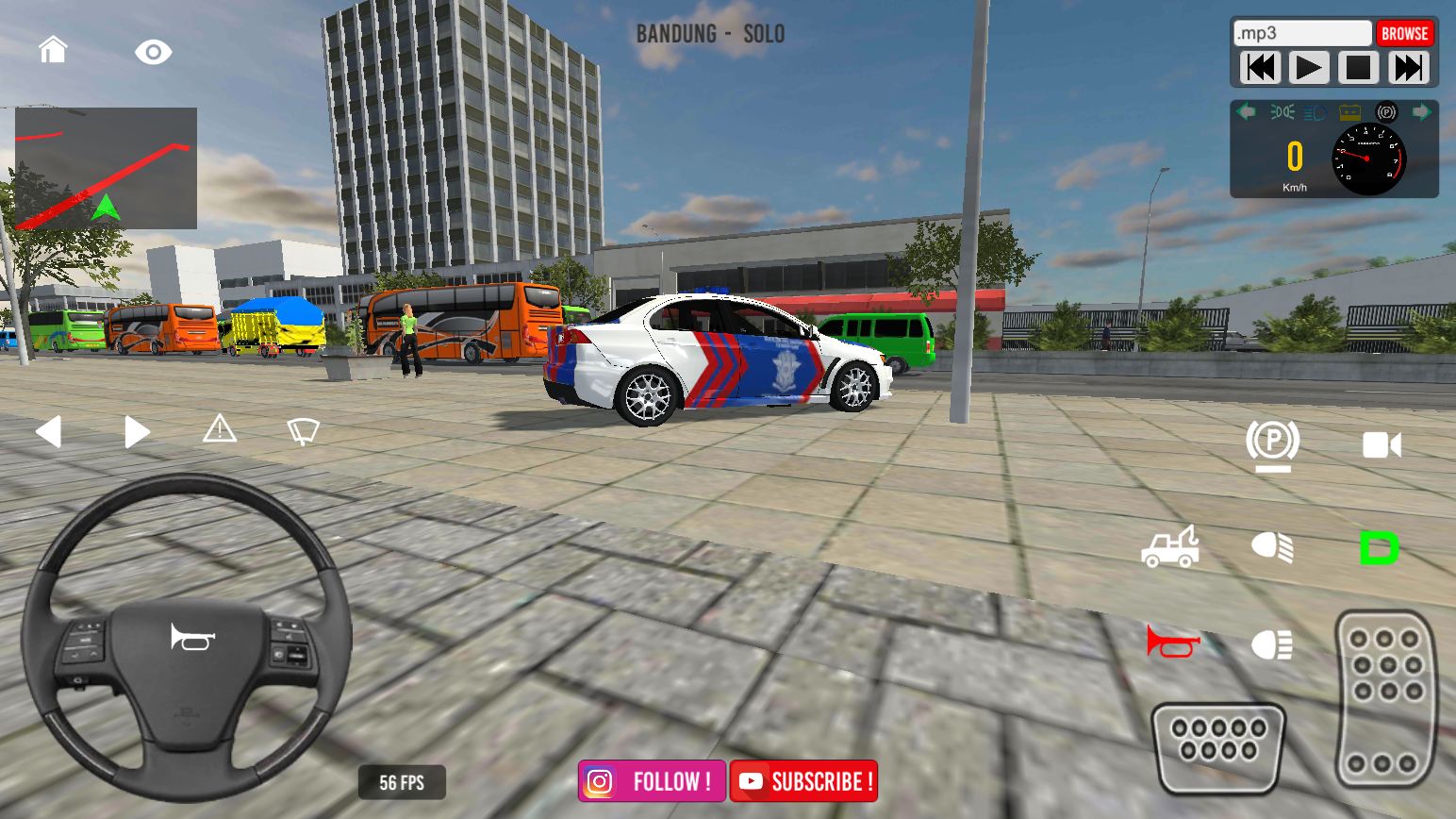The height and width of the screenshot is (819, 1456).
Task: Skip to the next music track
Action: 1408,68
